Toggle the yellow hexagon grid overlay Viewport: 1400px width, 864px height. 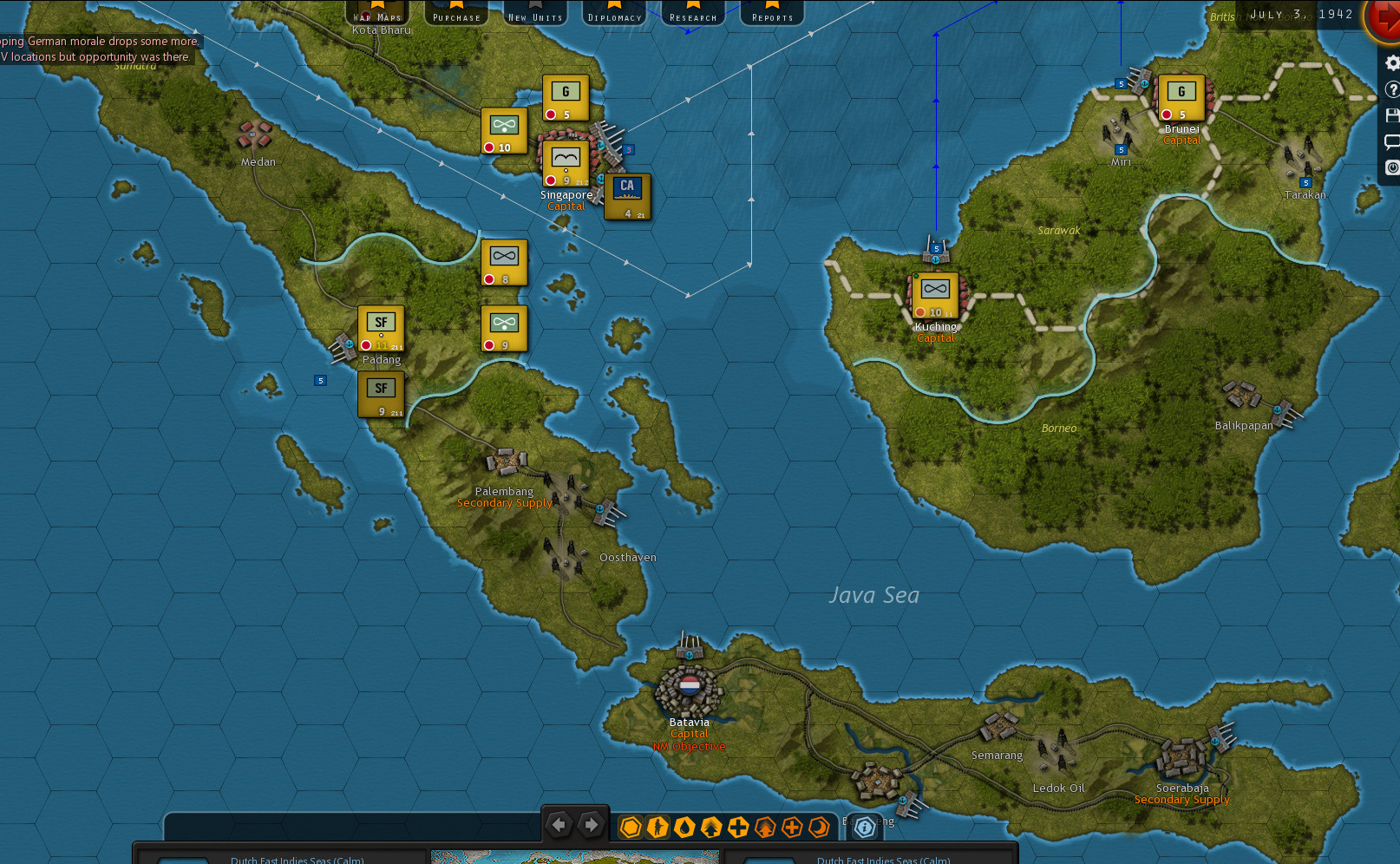click(631, 827)
